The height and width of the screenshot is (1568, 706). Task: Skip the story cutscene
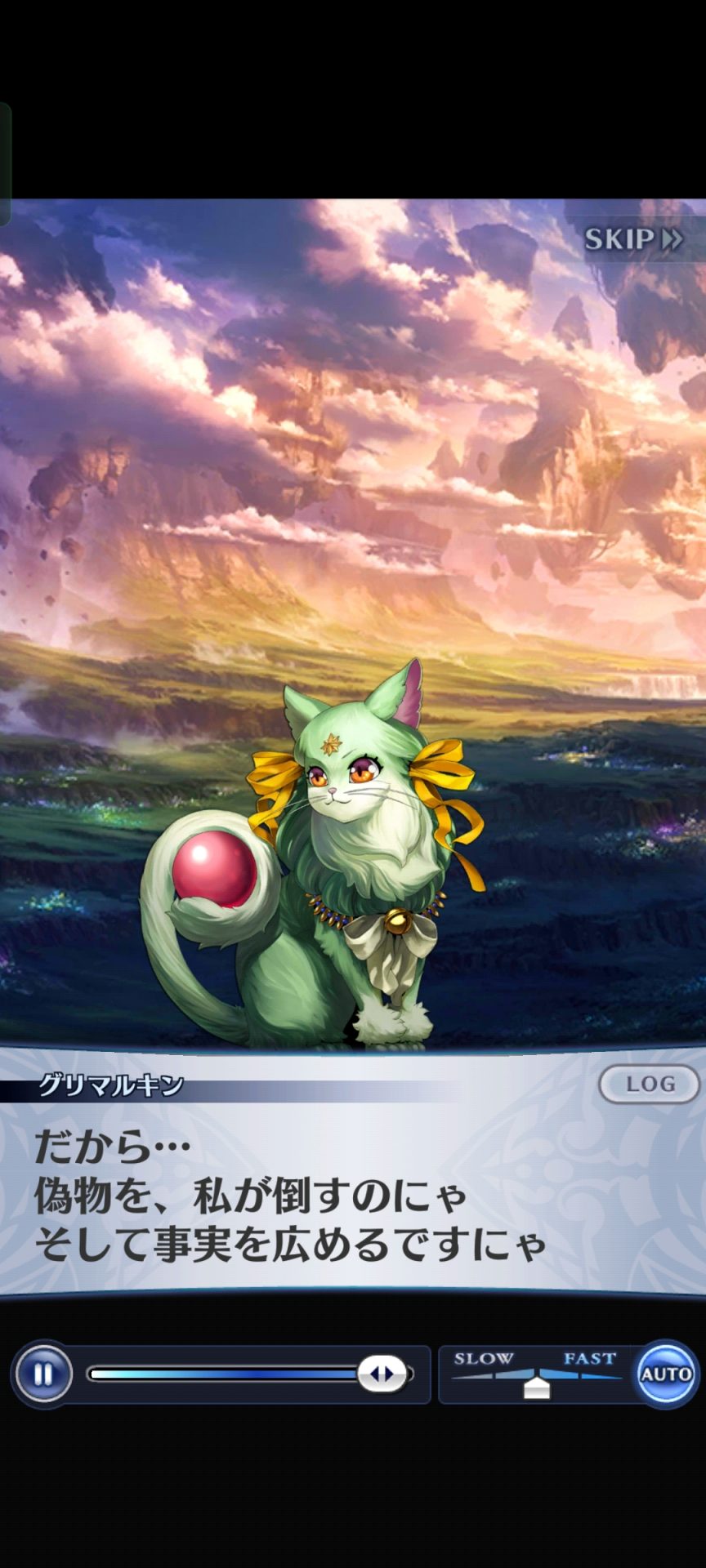[633, 239]
